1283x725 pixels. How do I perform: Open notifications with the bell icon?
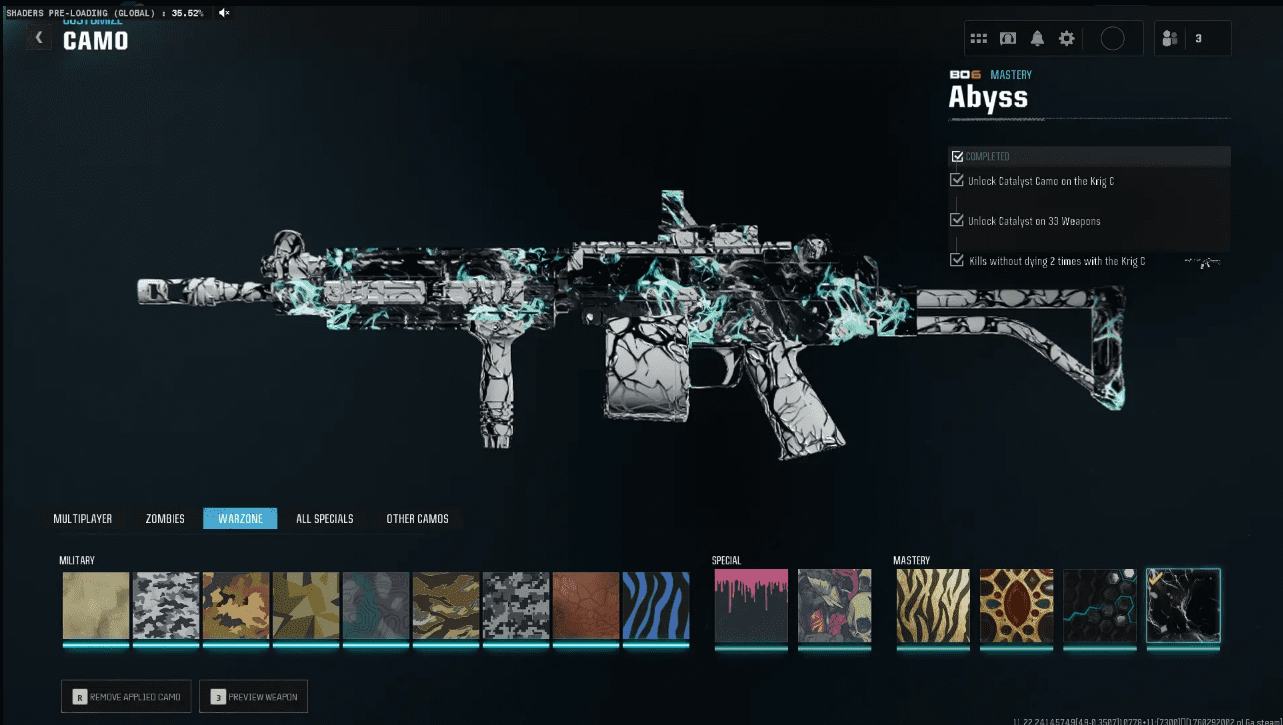(x=1037, y=38)
